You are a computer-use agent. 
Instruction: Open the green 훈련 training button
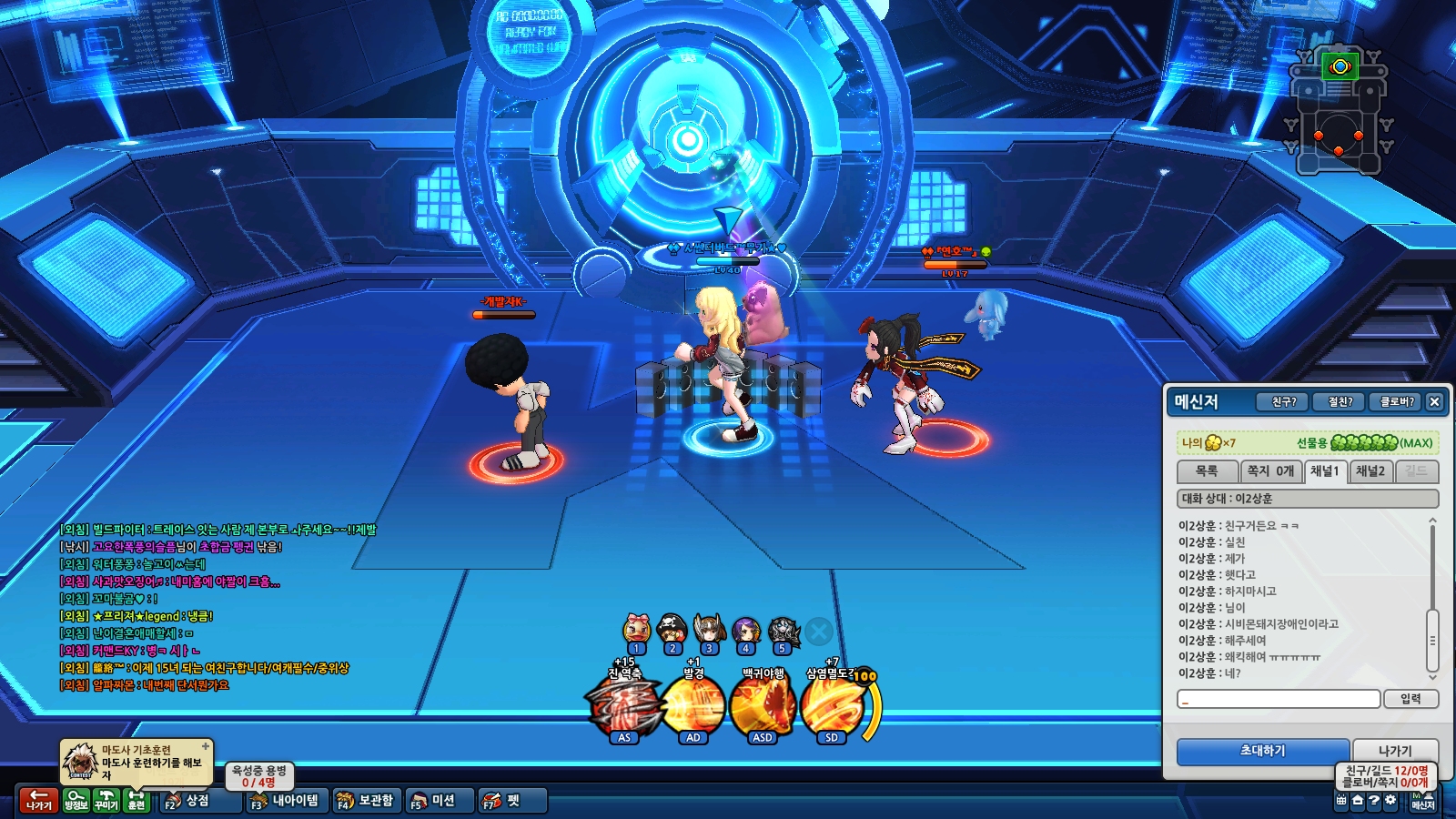point(136,801)
